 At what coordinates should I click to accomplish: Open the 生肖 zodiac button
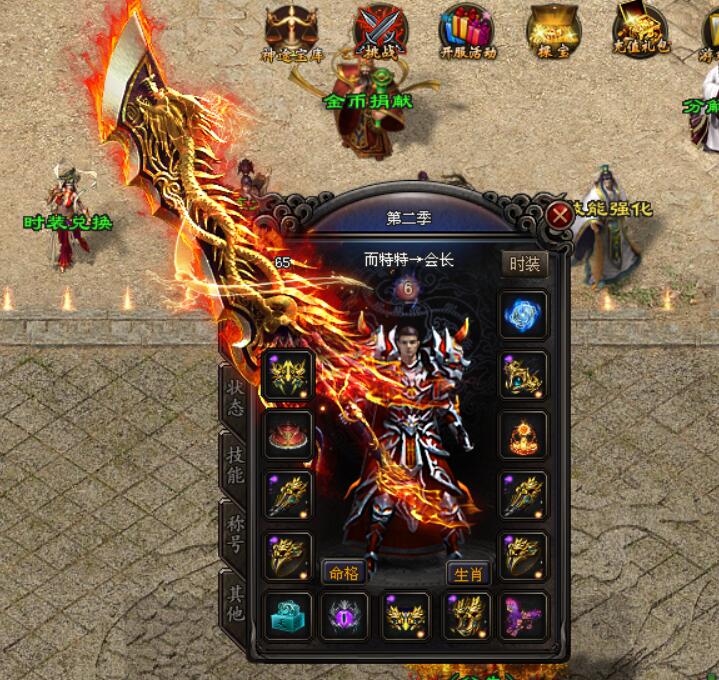pos(467,573)
